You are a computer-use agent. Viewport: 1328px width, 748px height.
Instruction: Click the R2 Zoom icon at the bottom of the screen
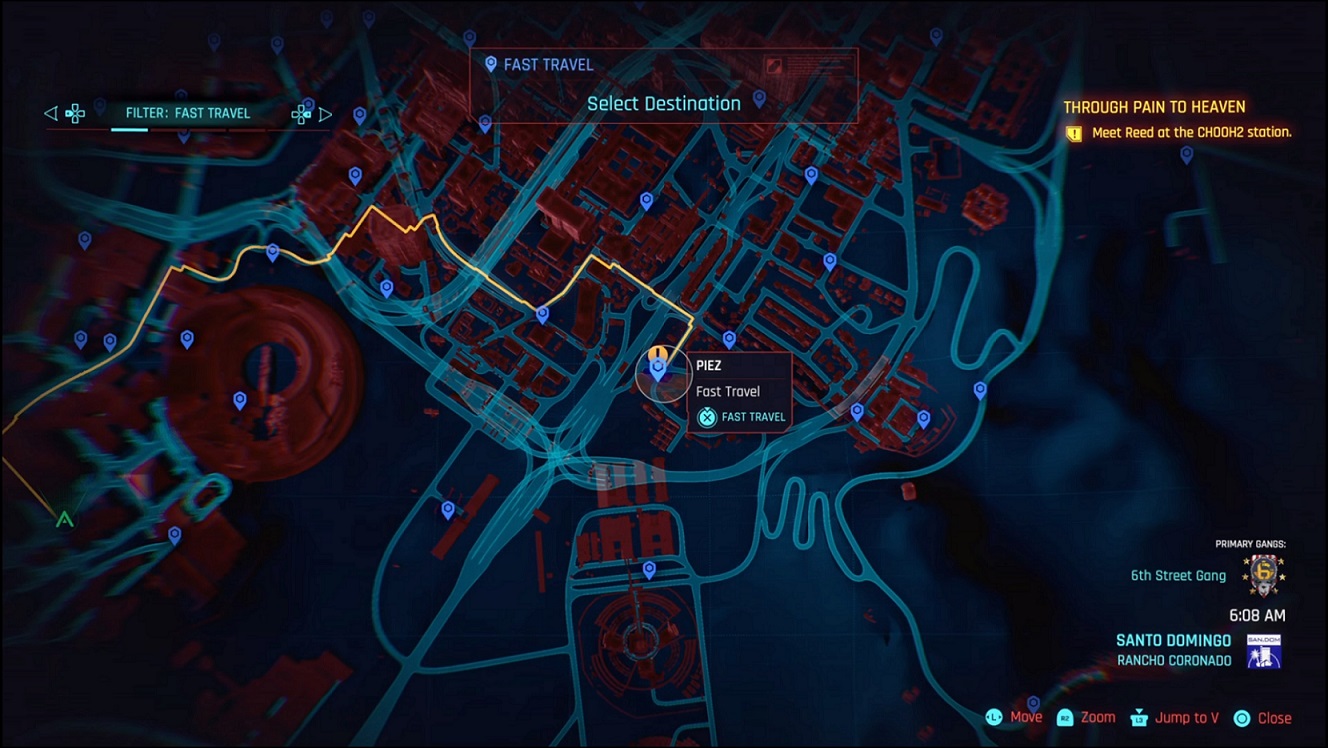point(1065,717)
